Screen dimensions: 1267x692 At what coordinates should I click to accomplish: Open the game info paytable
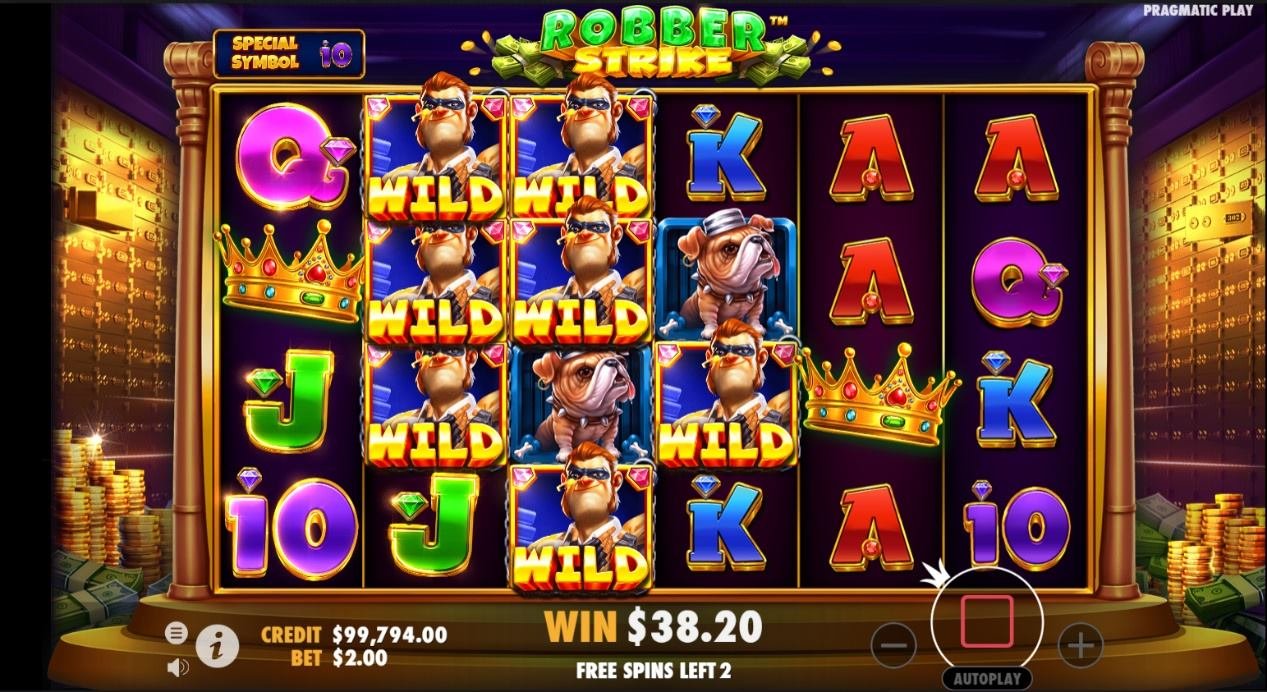(217, 647)
